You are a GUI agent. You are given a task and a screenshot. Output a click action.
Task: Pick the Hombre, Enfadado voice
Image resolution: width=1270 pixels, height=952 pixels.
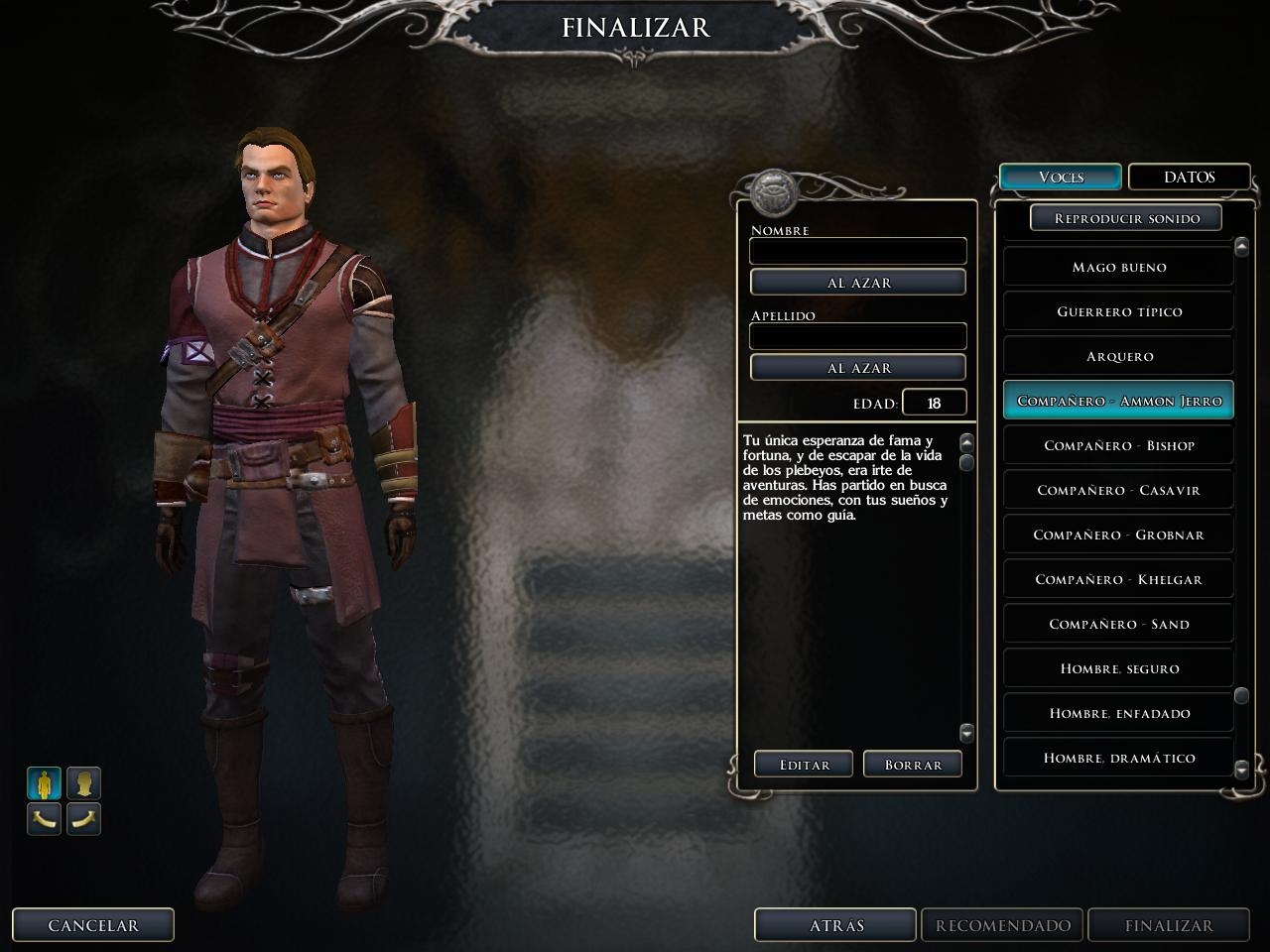[x=1118, y=713]
